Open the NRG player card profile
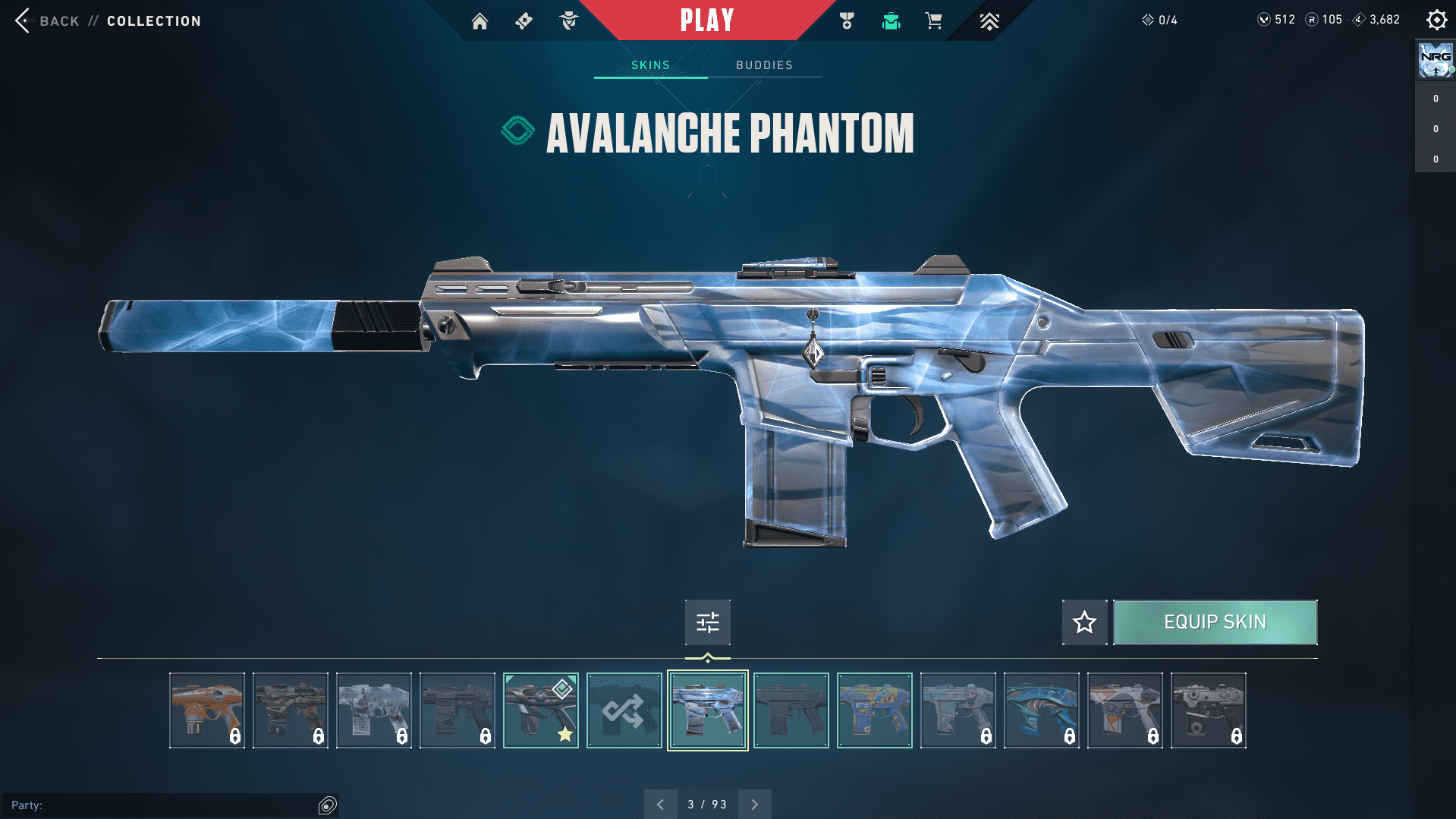1456x819 pixels. click(1435, 60)
